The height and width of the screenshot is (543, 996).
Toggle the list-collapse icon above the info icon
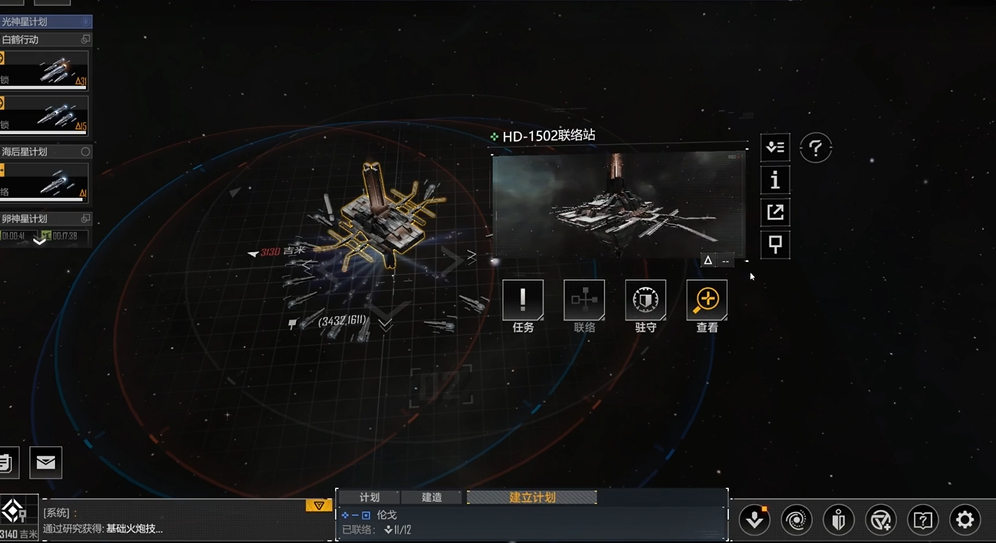pyautogui.click(x=775, y=148)
